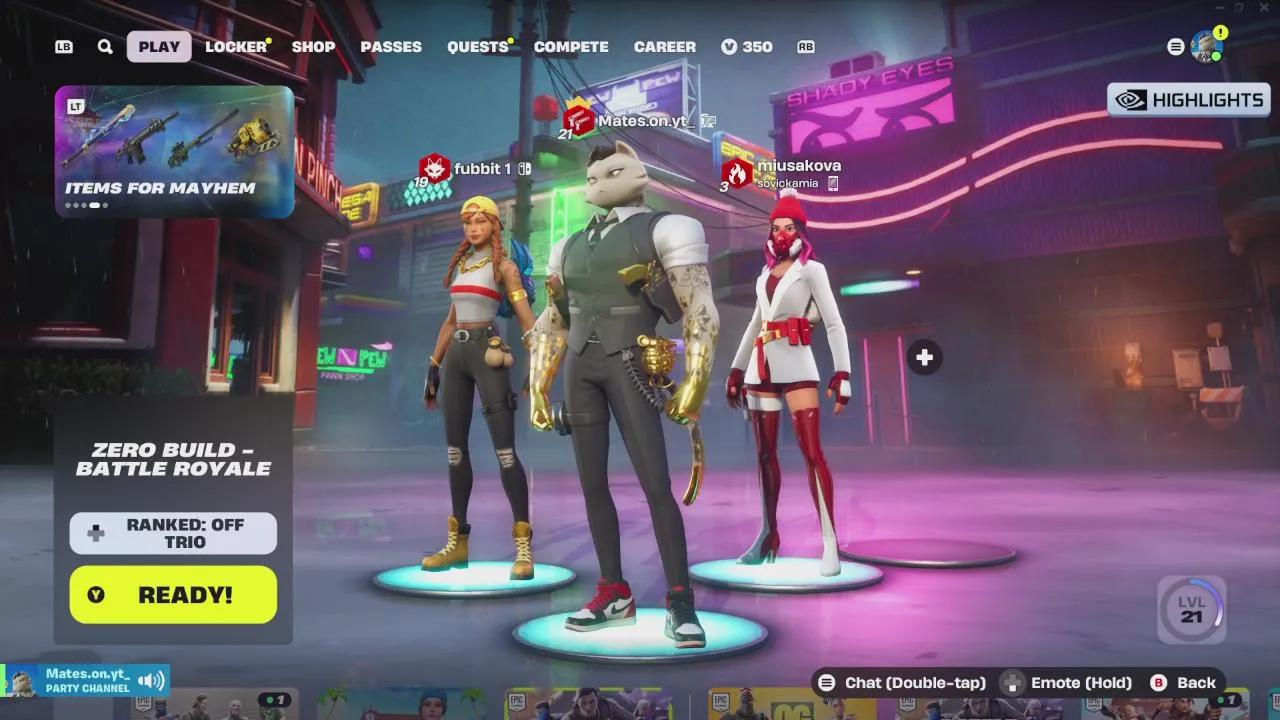Click the exclamation notification badge on the avatar
This screenshot has width=1280, height=720.
point(1219,32)
